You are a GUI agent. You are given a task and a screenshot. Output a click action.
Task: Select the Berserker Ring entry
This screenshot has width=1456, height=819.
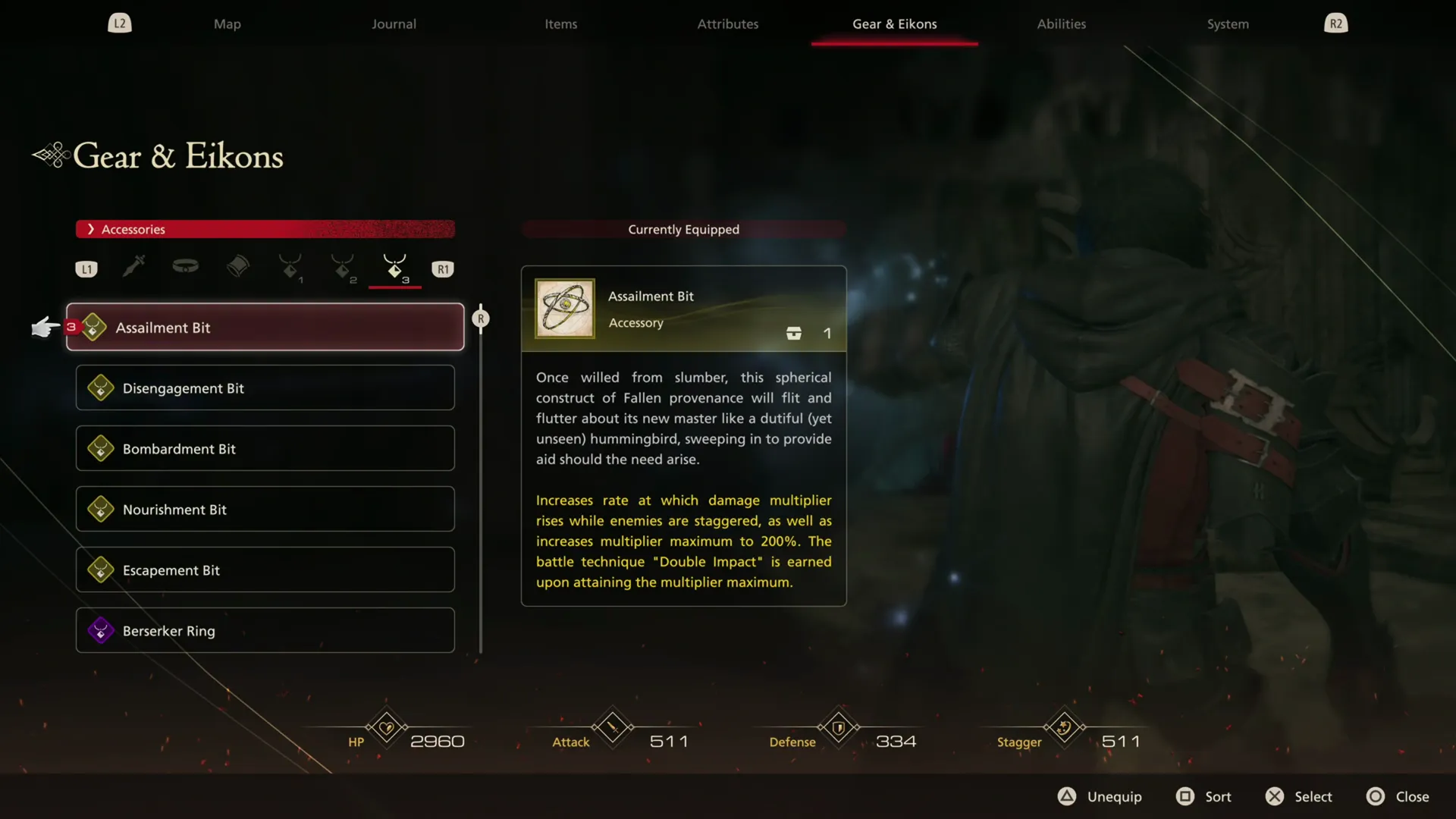264,630
